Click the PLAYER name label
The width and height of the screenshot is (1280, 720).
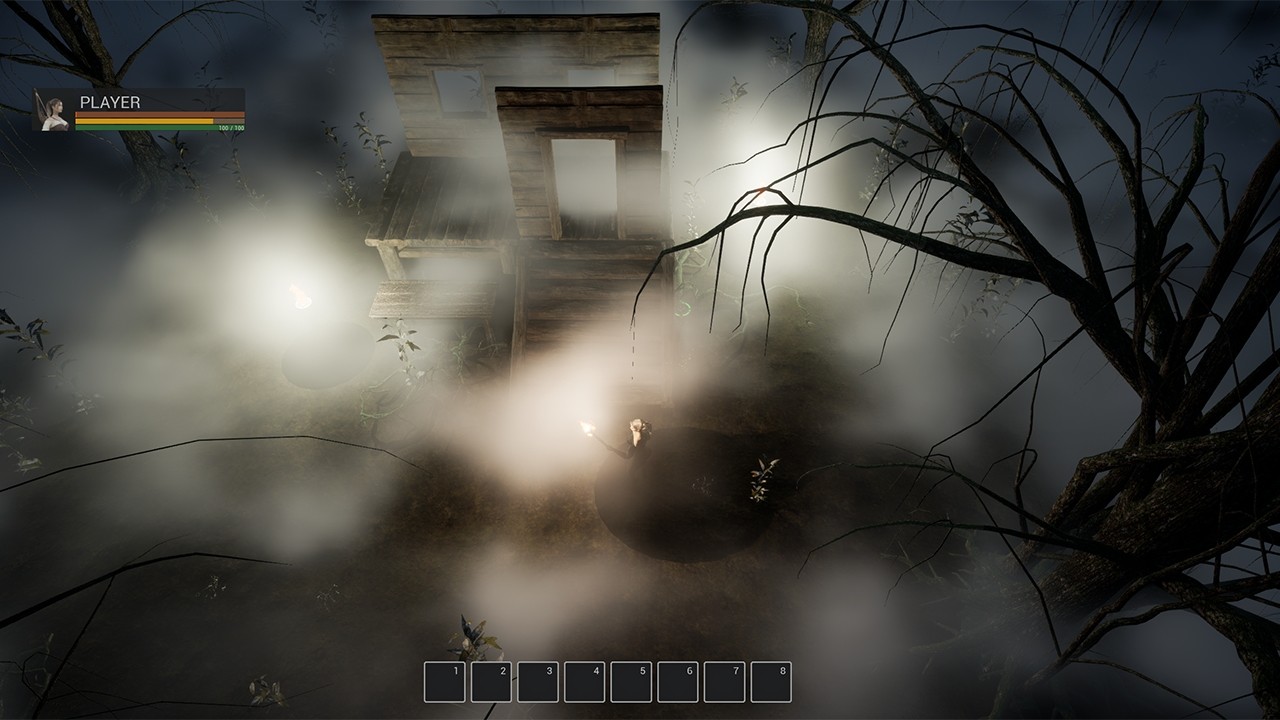coord(110,102)
